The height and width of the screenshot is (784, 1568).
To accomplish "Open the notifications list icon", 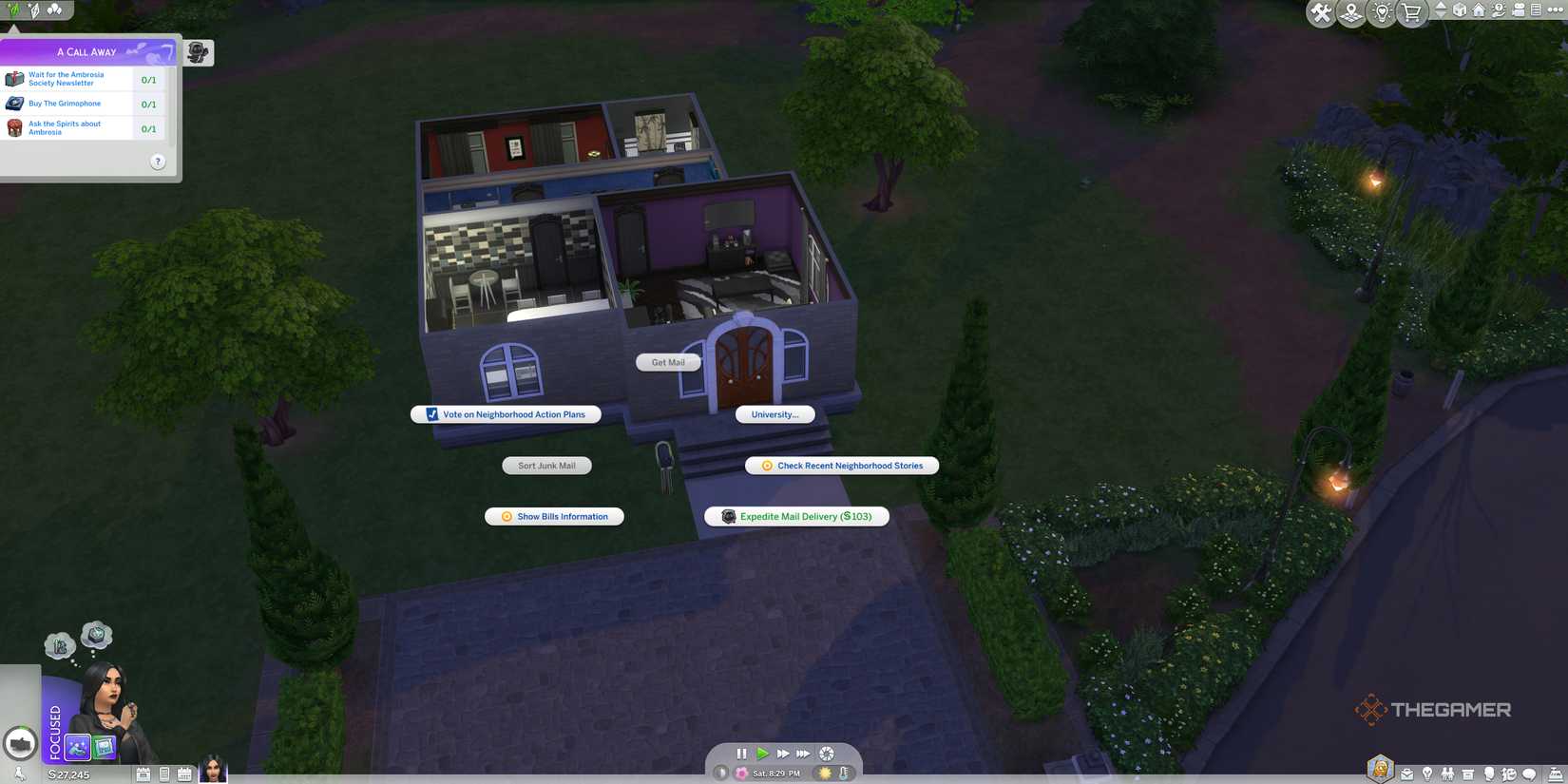I will [x=1535, y=11].
